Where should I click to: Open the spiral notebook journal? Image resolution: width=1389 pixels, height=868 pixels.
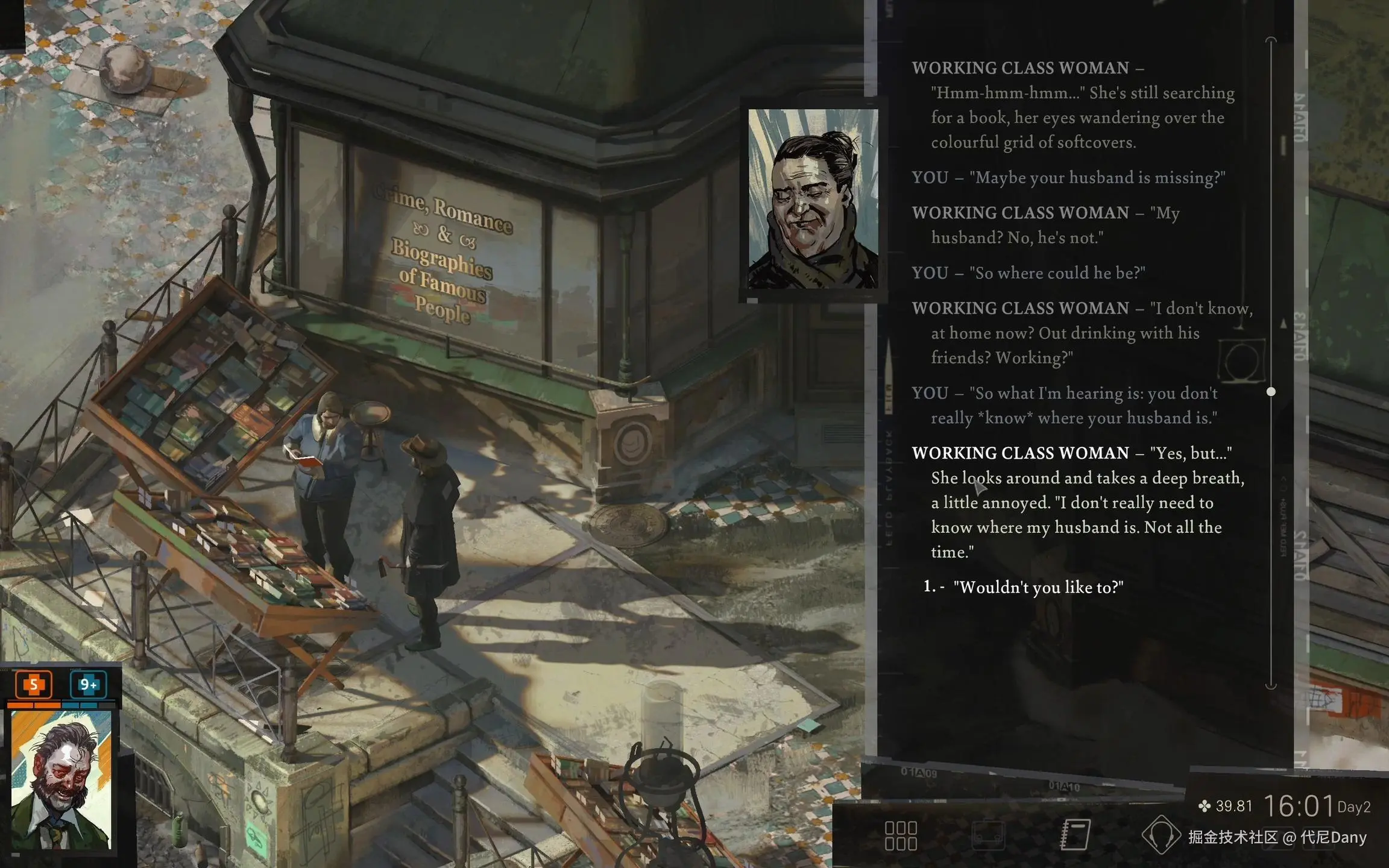[1075, 834]
